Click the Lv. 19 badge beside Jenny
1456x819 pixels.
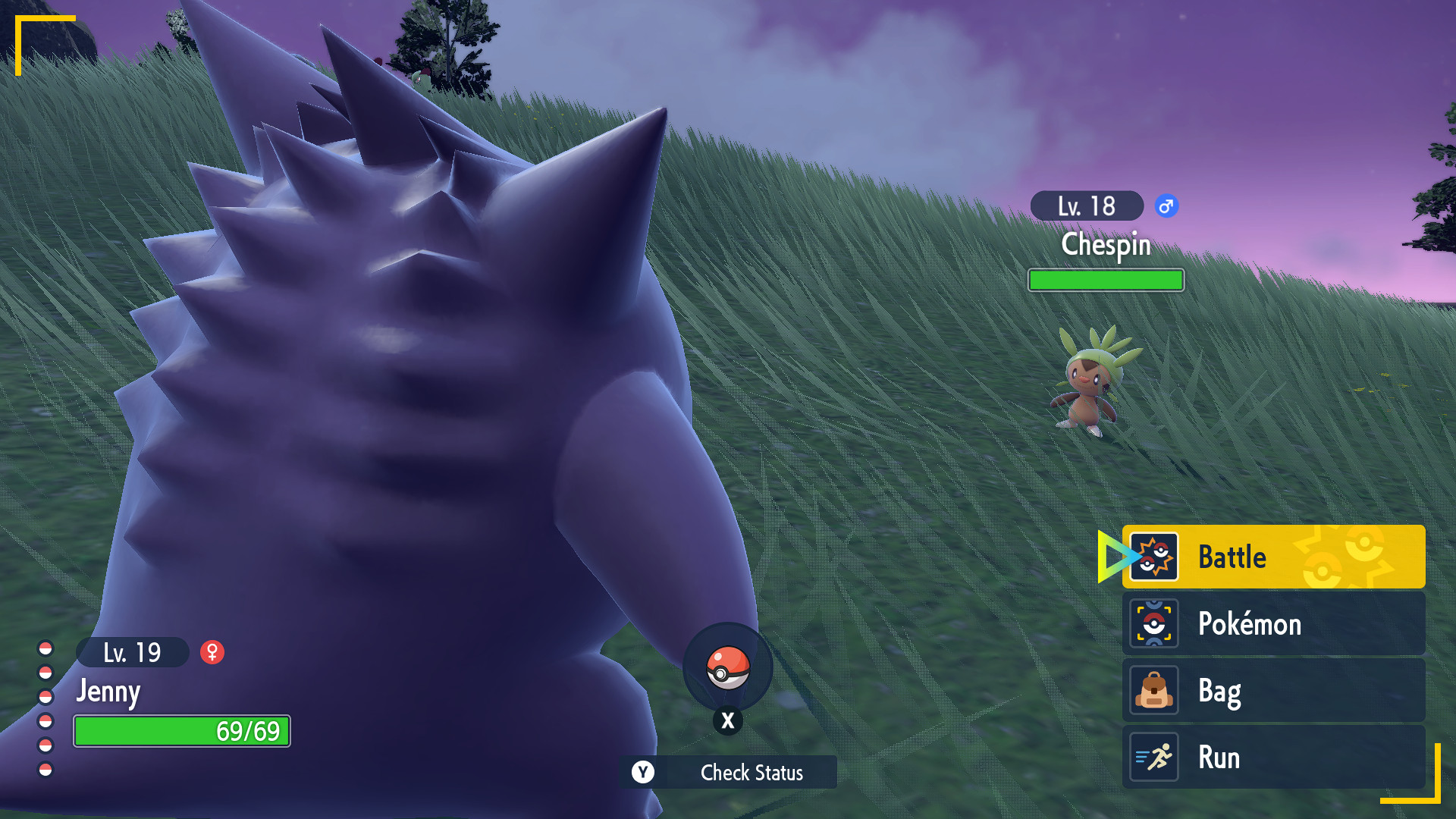(x=133, y=651)
